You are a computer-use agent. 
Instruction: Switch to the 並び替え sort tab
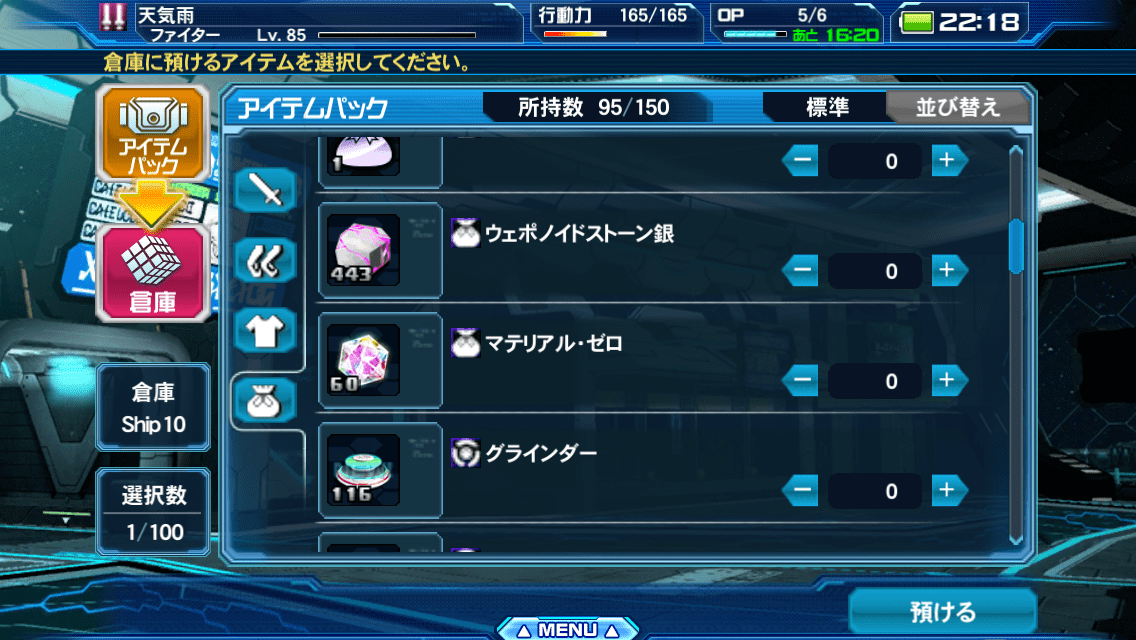pyautogui.click(x=957, y=108)
